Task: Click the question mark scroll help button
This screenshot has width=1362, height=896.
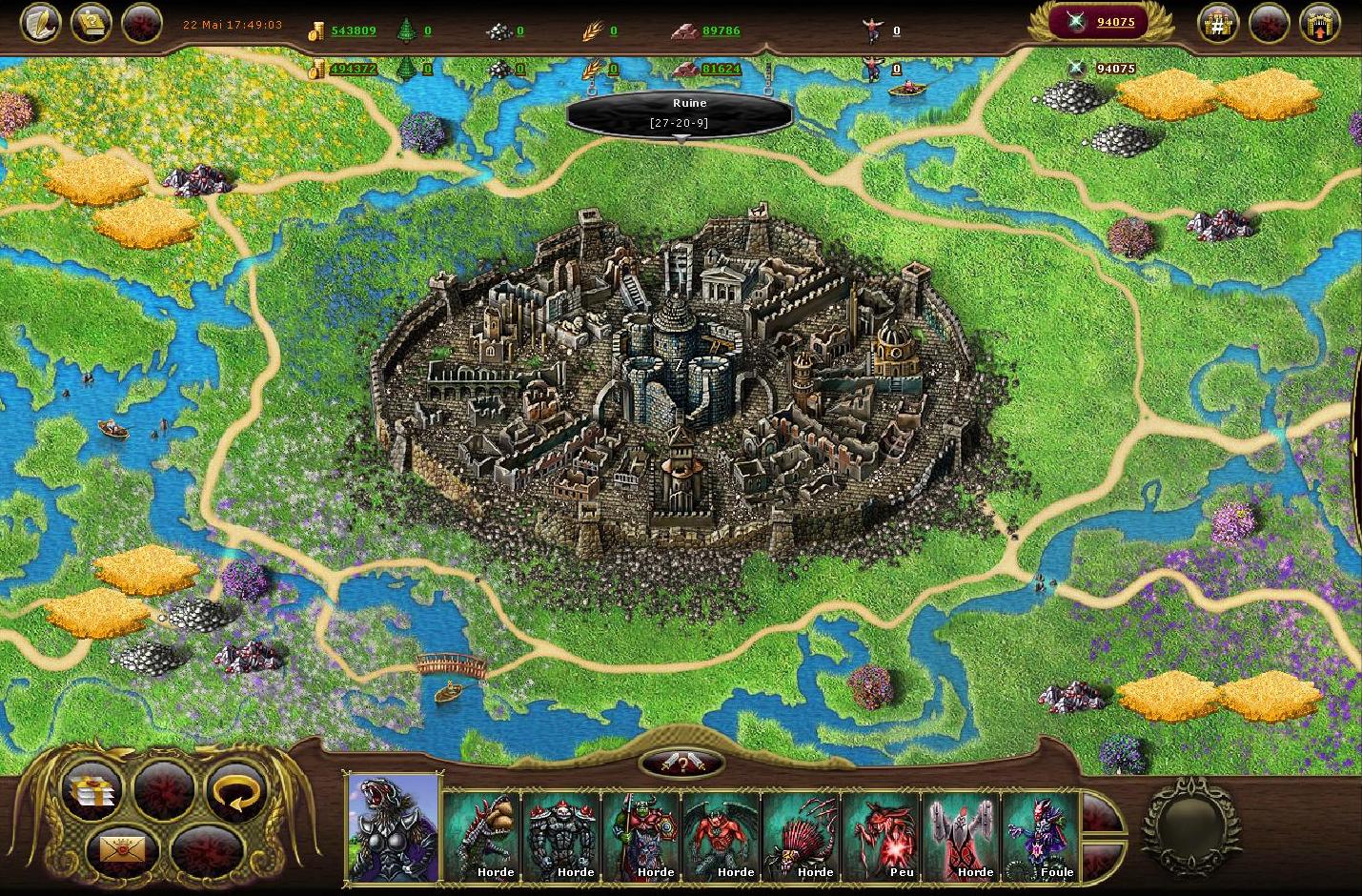Action: (91, 23)
